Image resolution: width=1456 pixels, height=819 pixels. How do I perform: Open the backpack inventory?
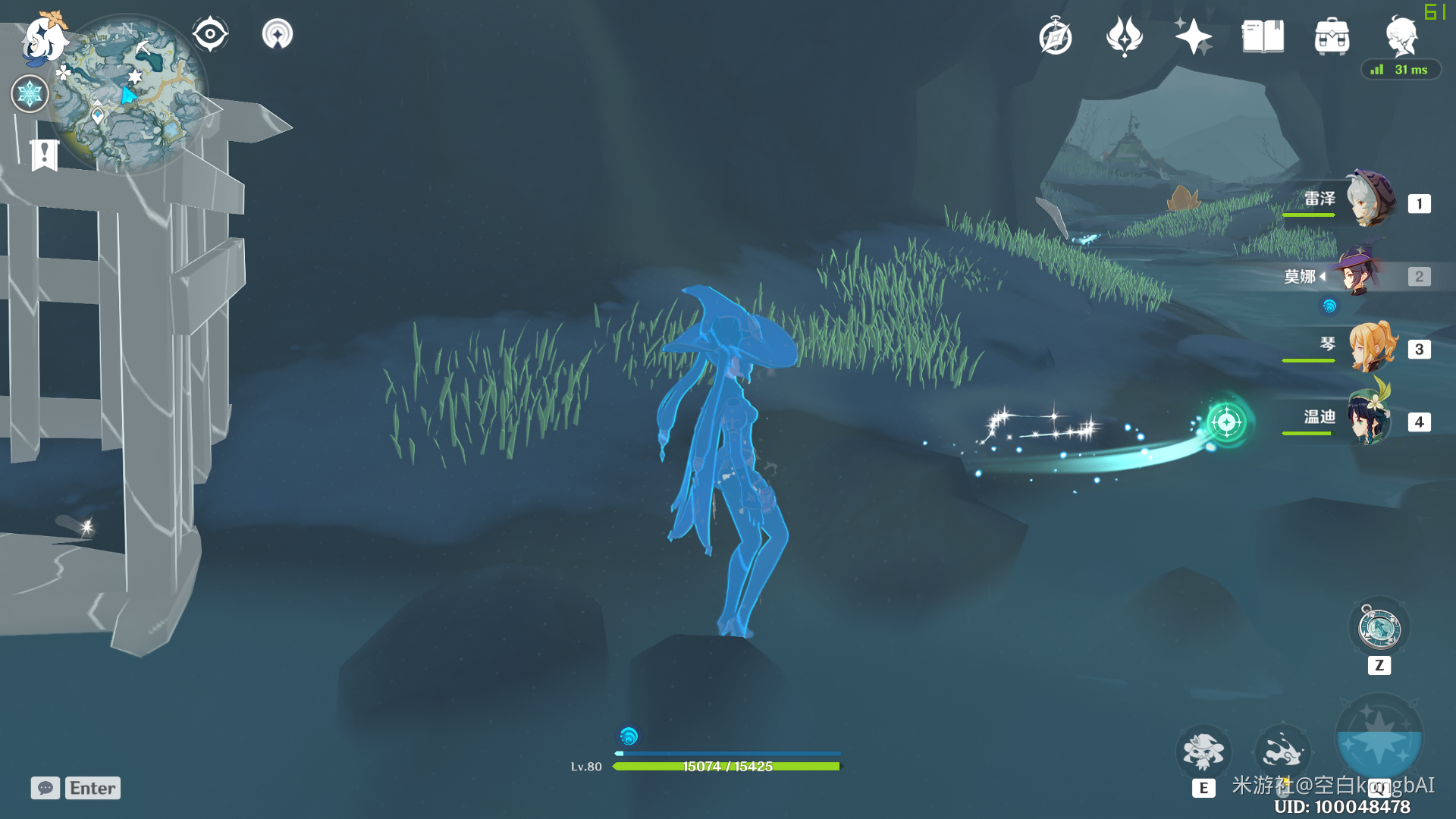(x=1332, y=36)
